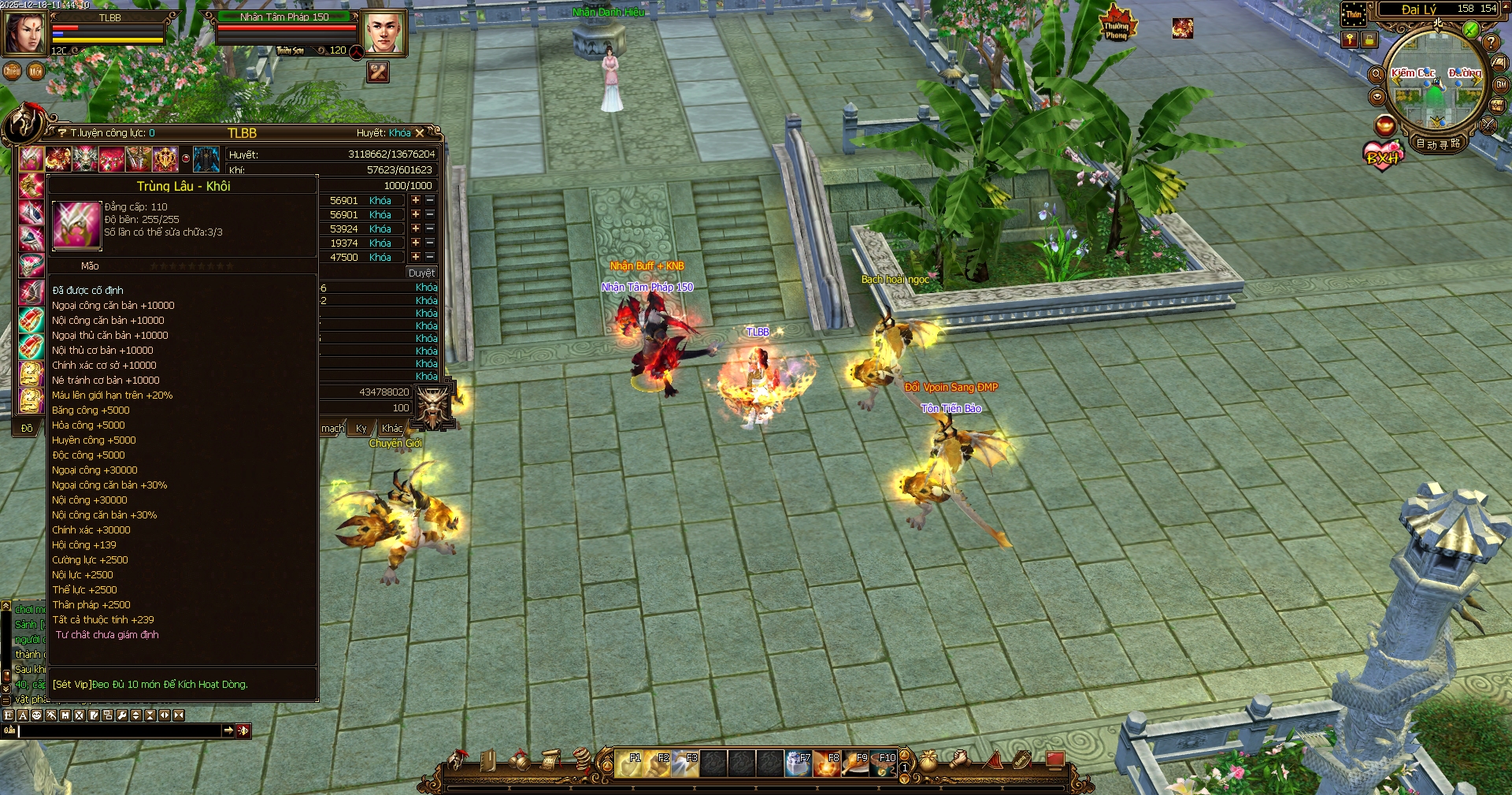The height and width of the screenshot is (795, 1512).
Task: Open the Đồ equipment tab
Action: pos(27,428)
